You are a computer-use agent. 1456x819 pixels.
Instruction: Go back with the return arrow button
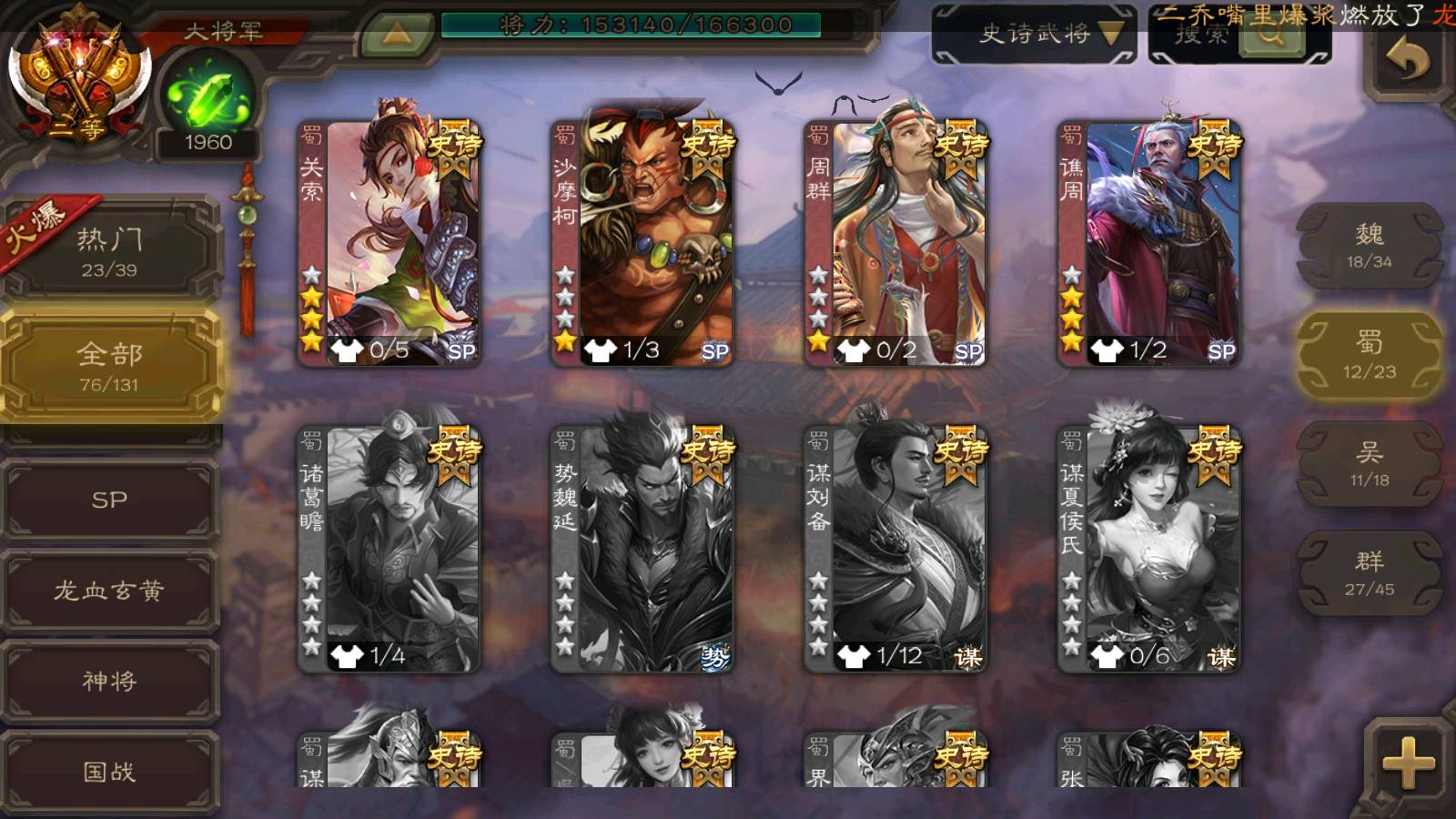click(1407, 60)
